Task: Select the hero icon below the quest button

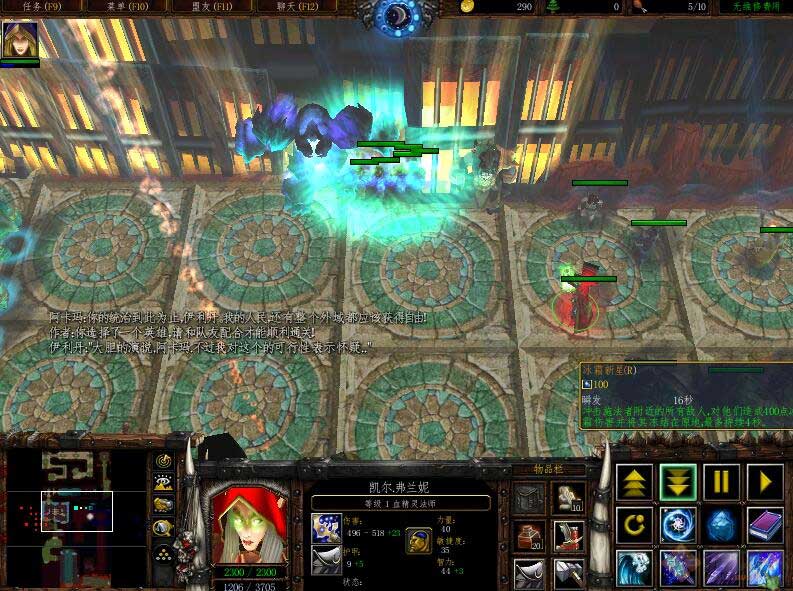Action: coord(19,40)
